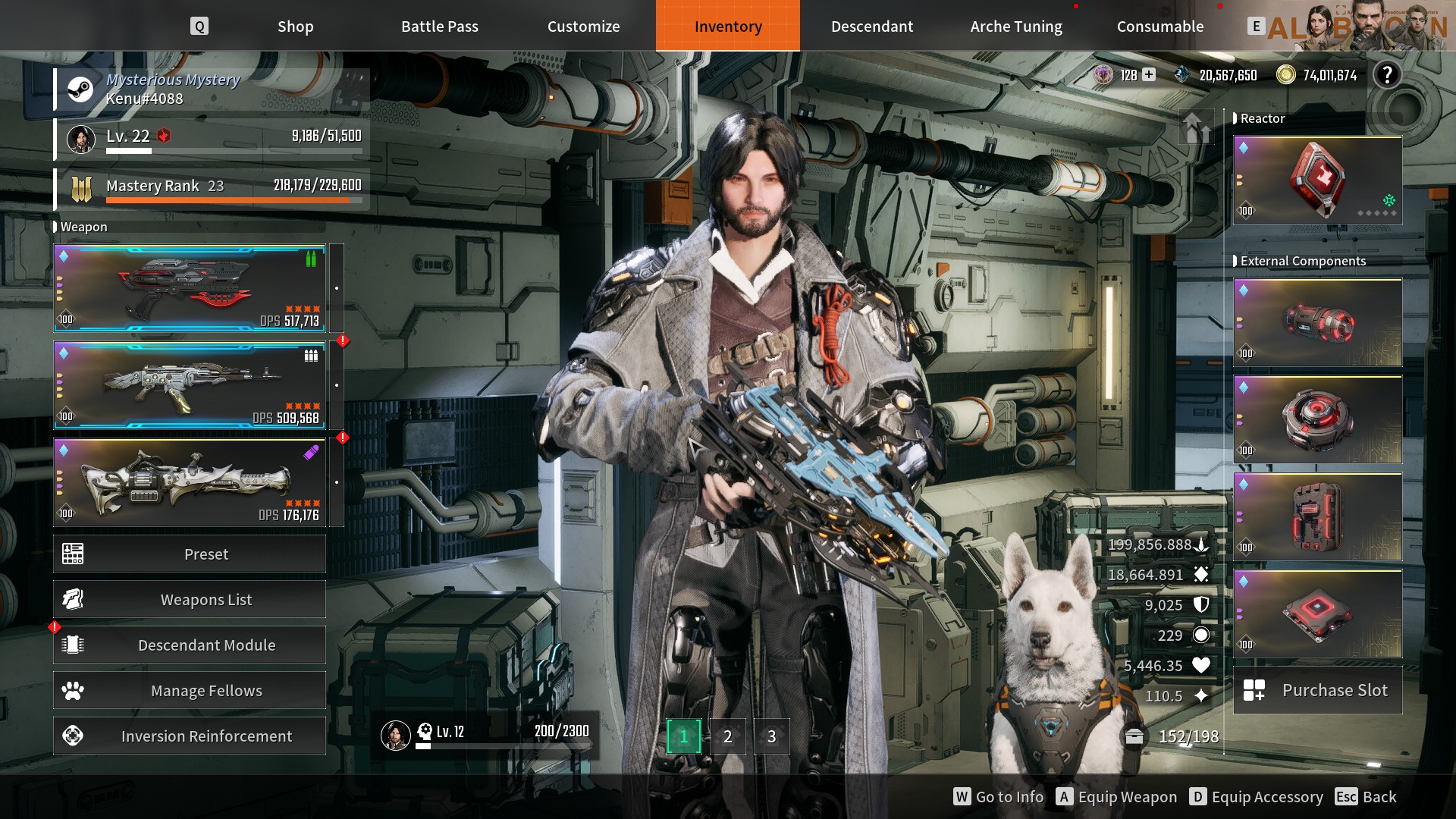Switch to Arche Tuning tab
The image size is (1456, 819).
[1015, 27]
